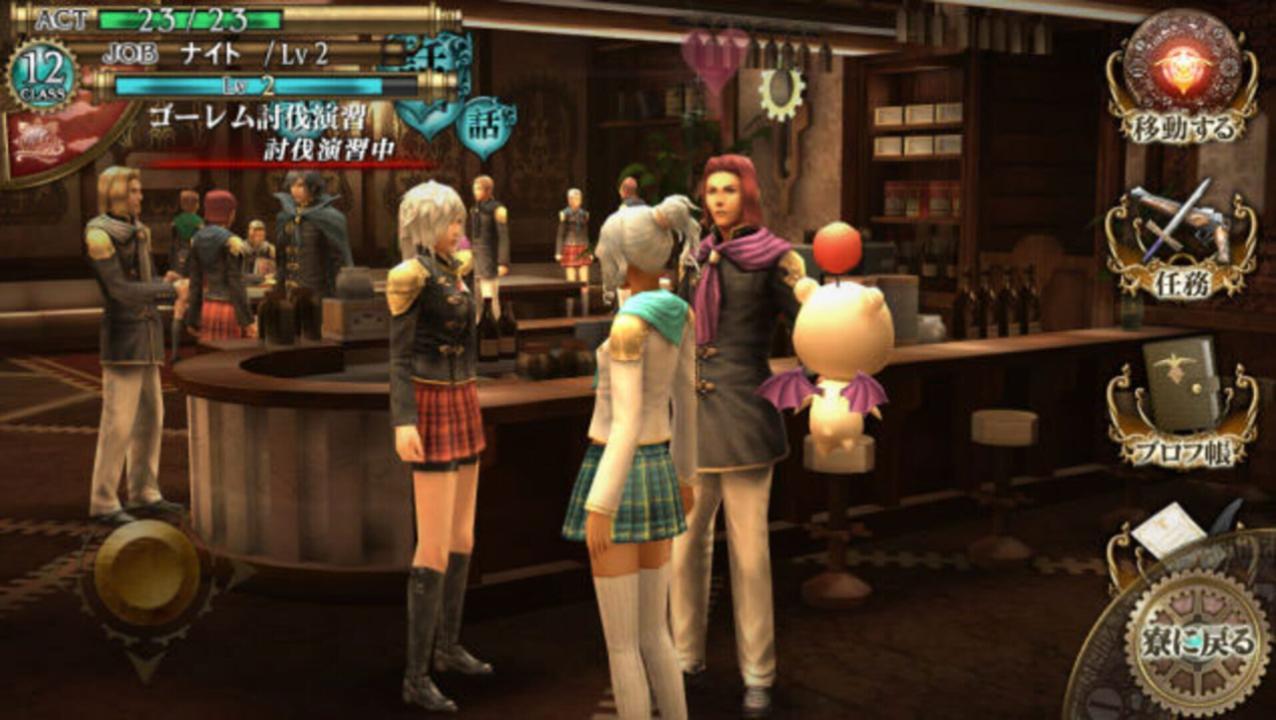Select the ゴーレム討伐演習 quest tracker
This screenshot has width=1276, height=720.
(270, 132)
